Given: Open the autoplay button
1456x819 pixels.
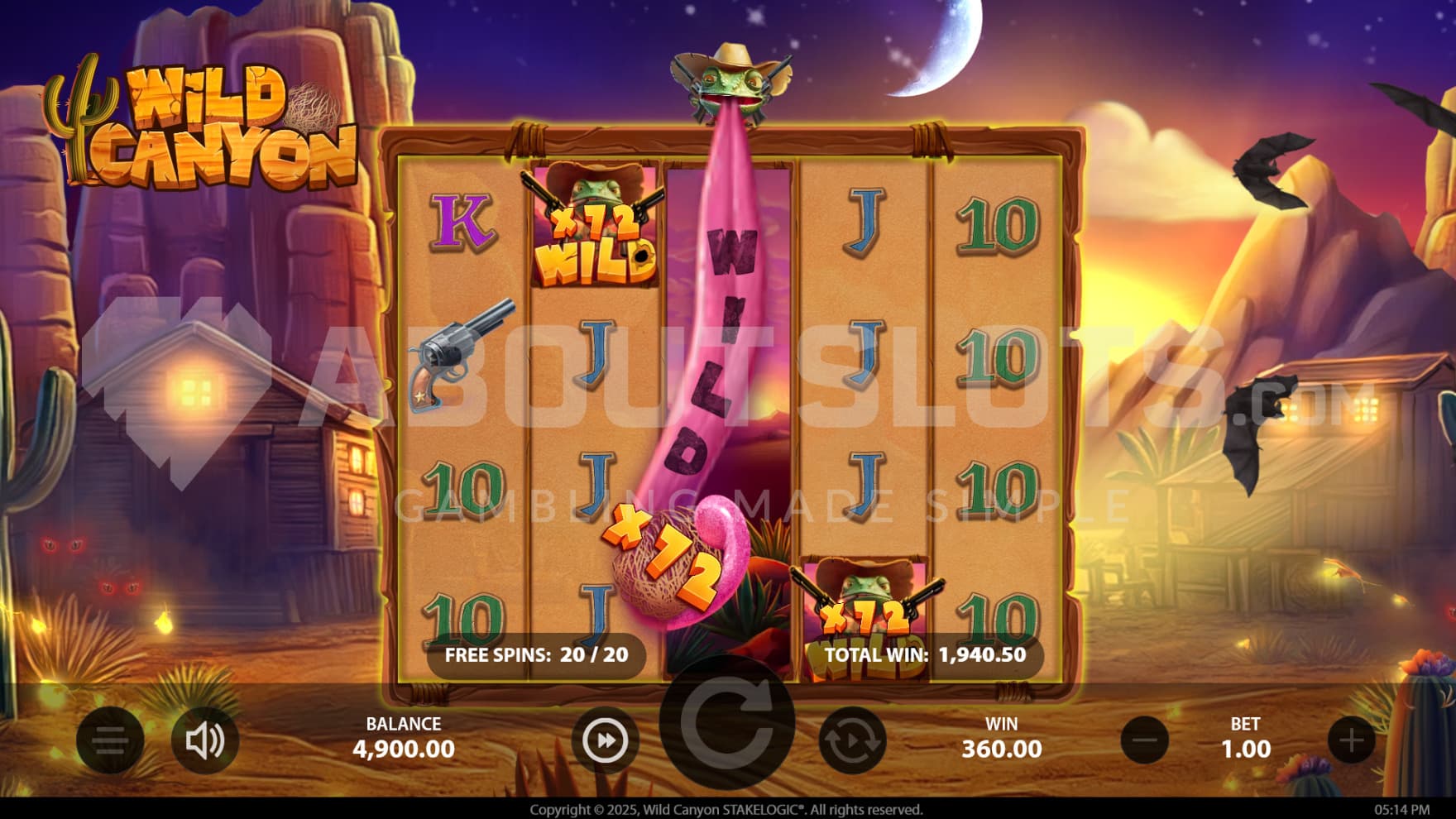Looking at the screenshot, I should click(x=852, y=740).
